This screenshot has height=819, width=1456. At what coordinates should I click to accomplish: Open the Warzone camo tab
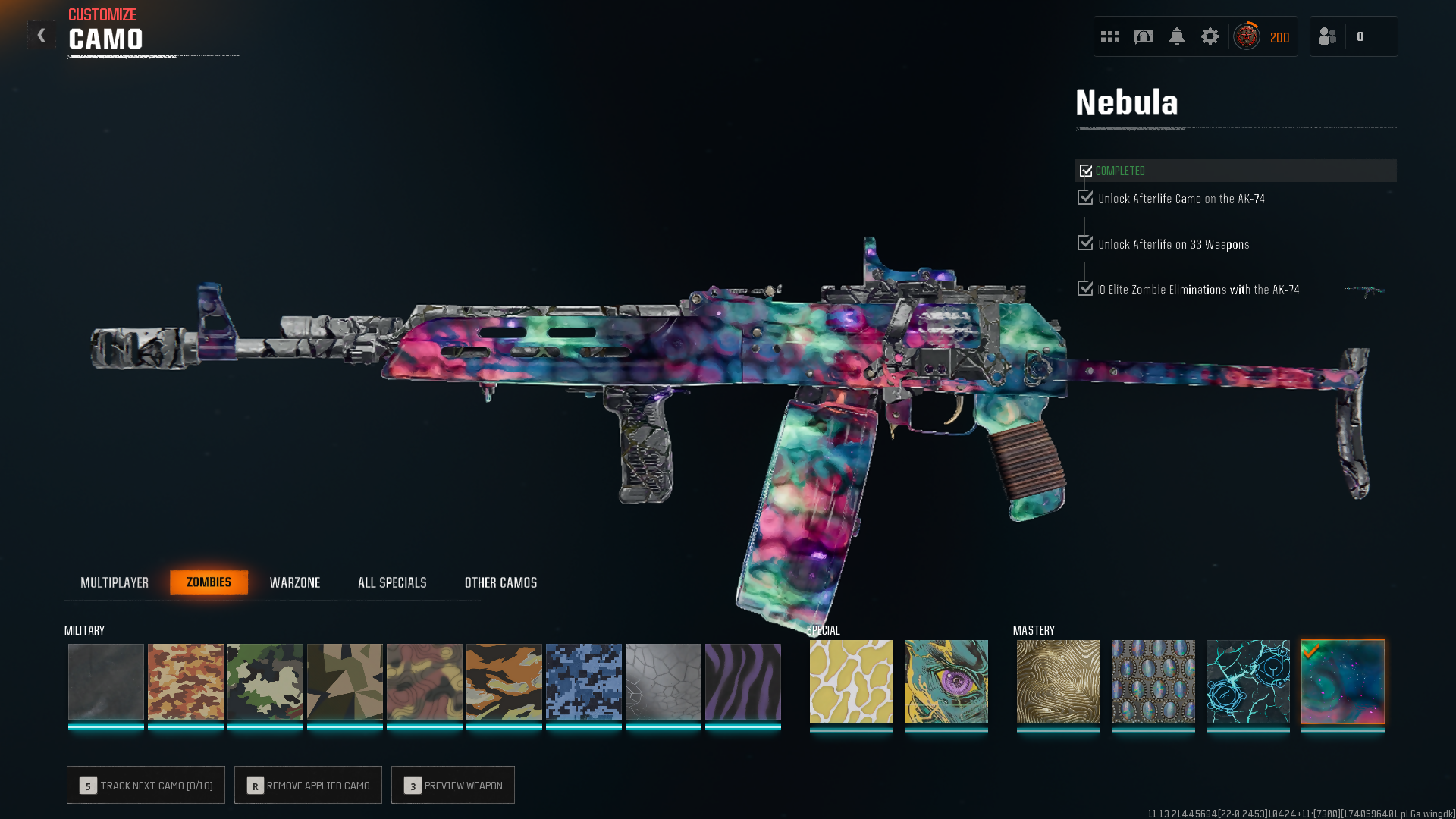295,582
